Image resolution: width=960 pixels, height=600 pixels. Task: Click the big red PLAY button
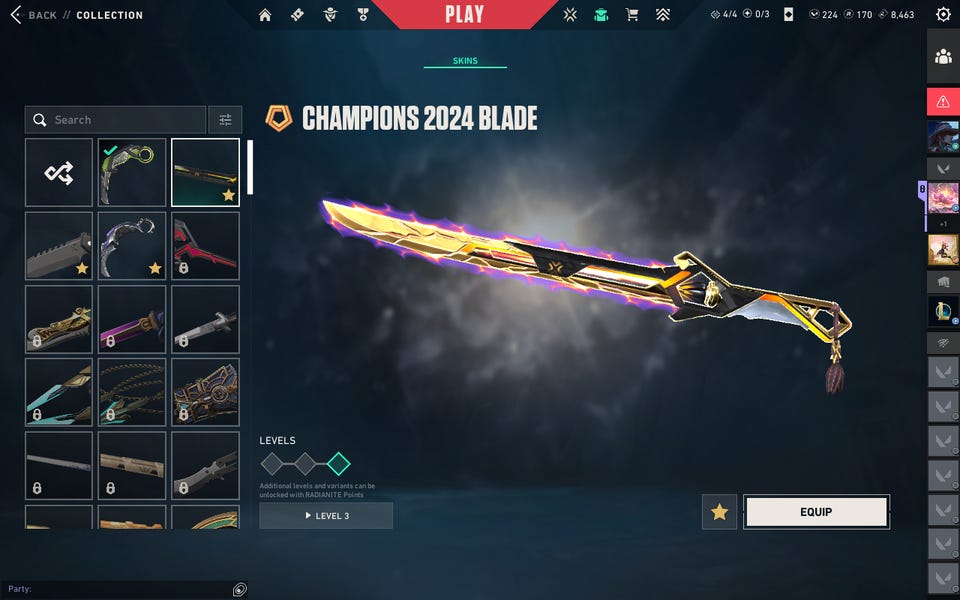(x=464, y=14)
